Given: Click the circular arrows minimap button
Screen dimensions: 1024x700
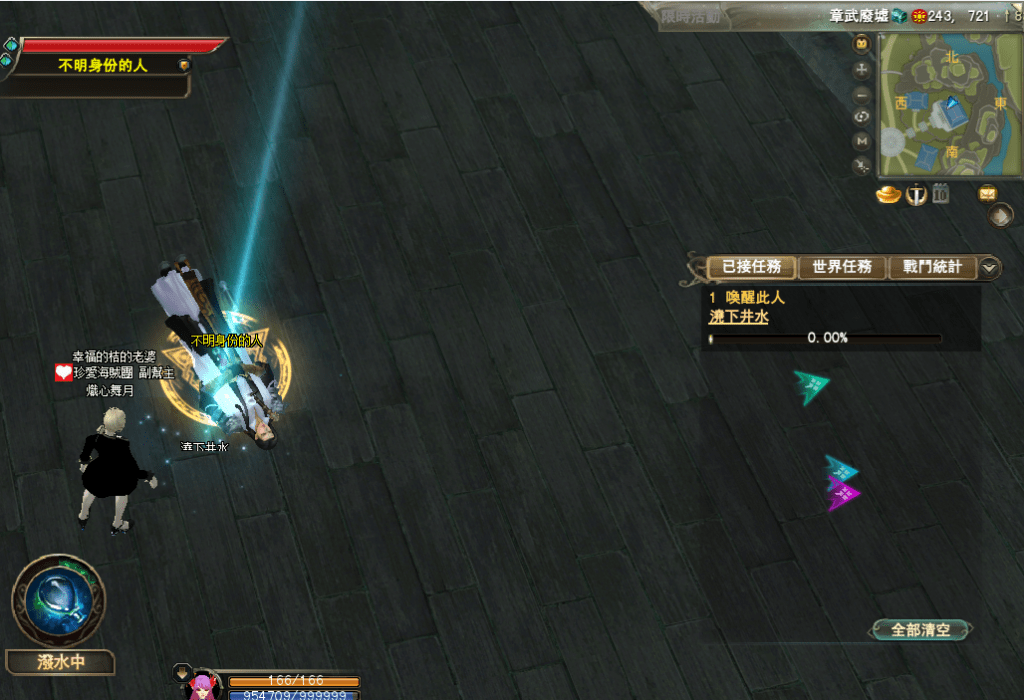Looking at the screenshot, I should (862, 117).
